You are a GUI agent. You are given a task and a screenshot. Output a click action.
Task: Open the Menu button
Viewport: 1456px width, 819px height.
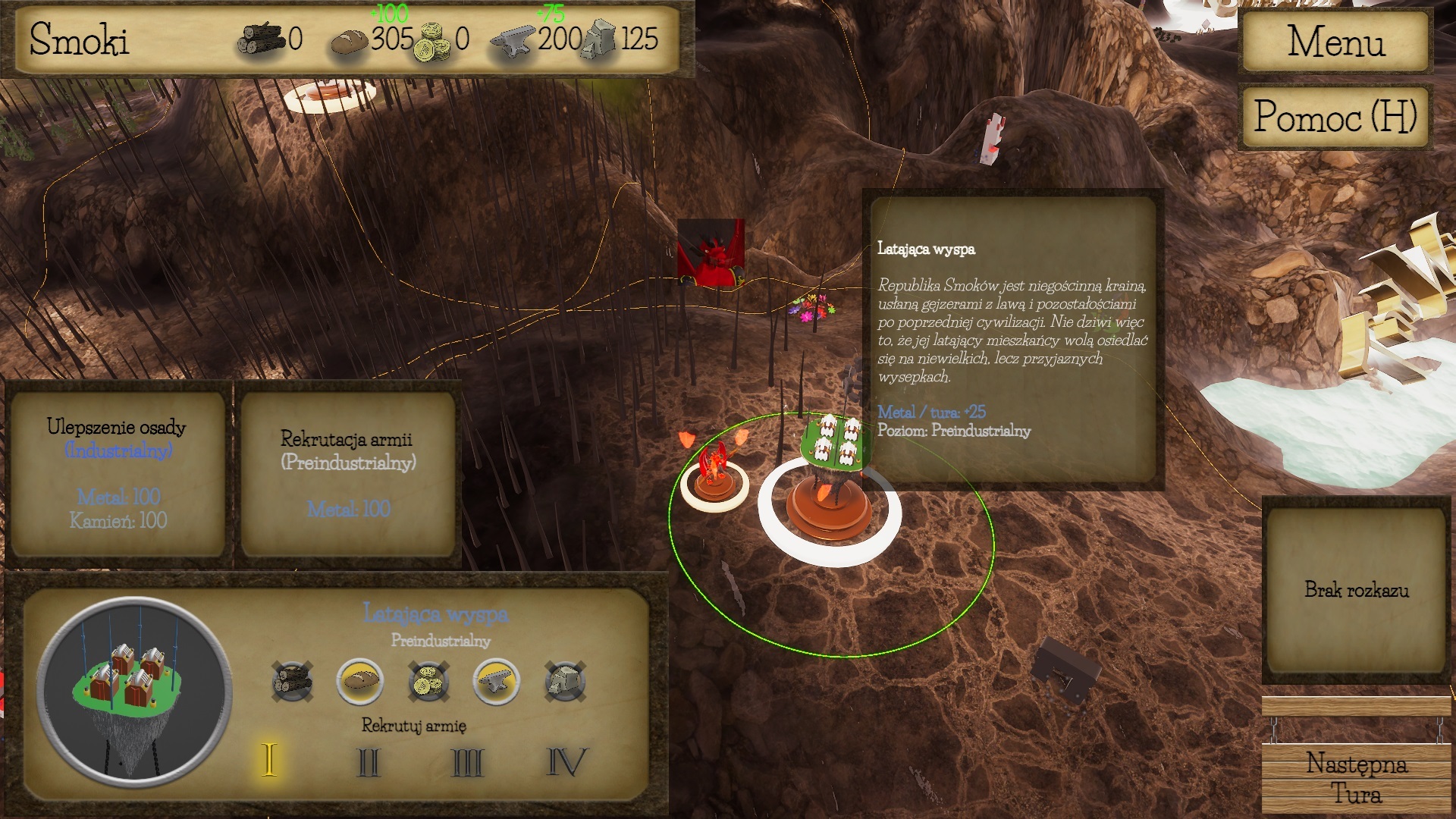click(1335, 41)
